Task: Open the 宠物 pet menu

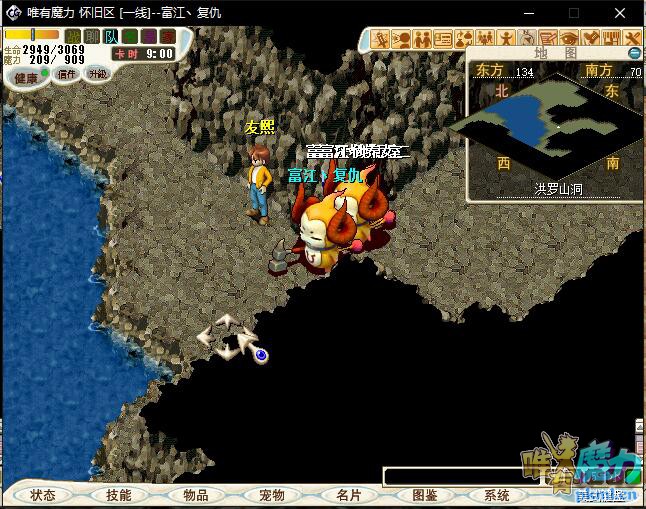Action: point(272,495)
